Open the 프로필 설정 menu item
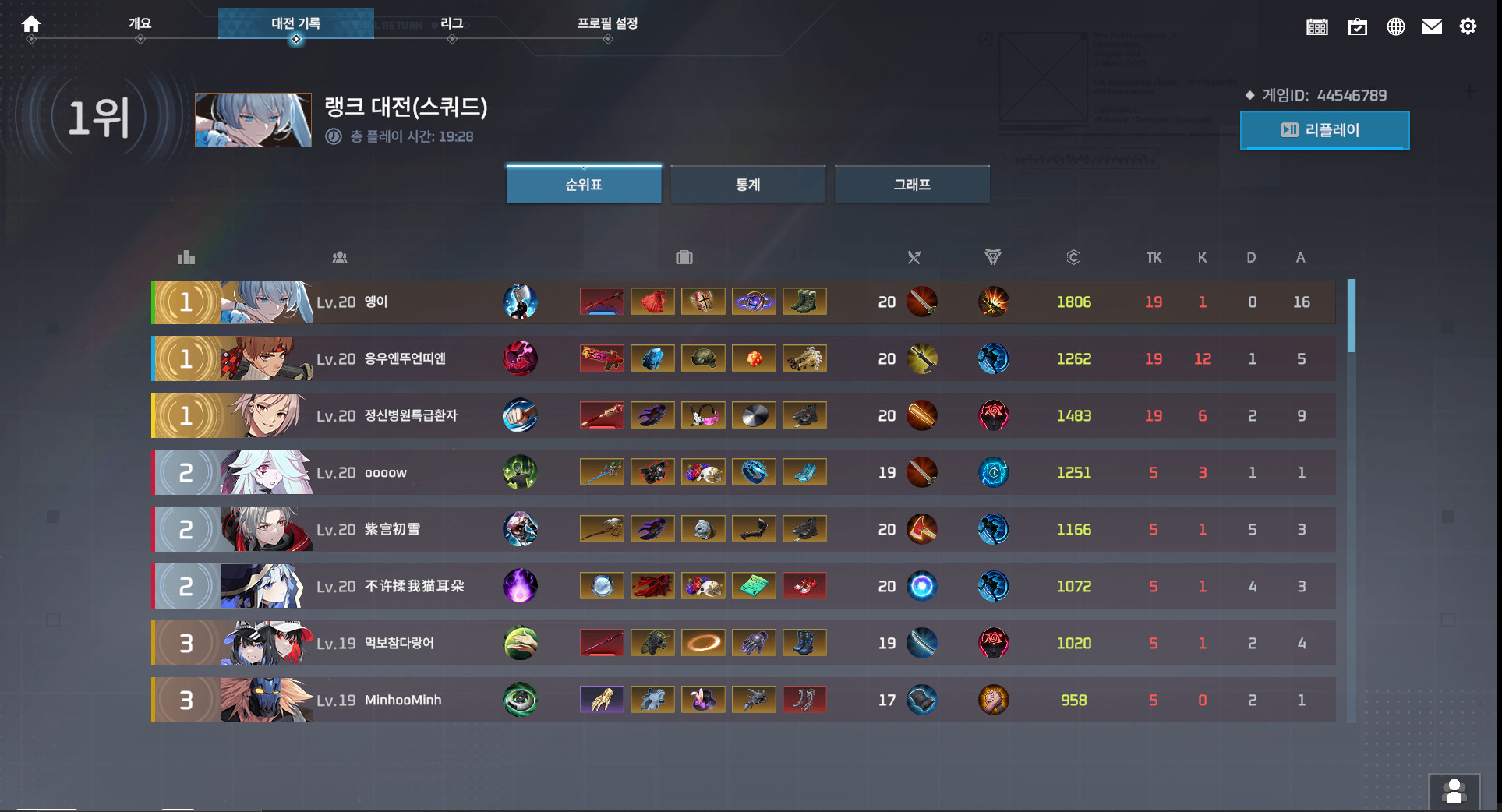 point(608,24)
